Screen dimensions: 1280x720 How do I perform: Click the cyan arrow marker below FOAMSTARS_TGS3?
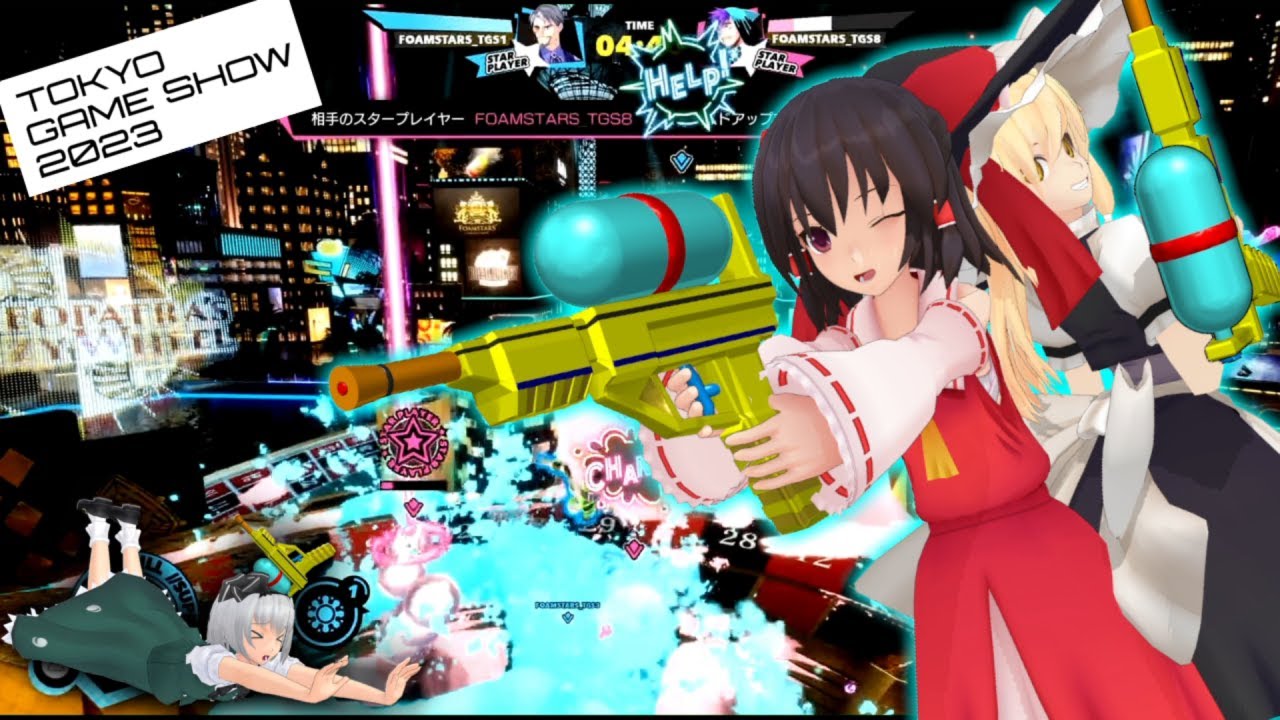(x=567, y=617)
